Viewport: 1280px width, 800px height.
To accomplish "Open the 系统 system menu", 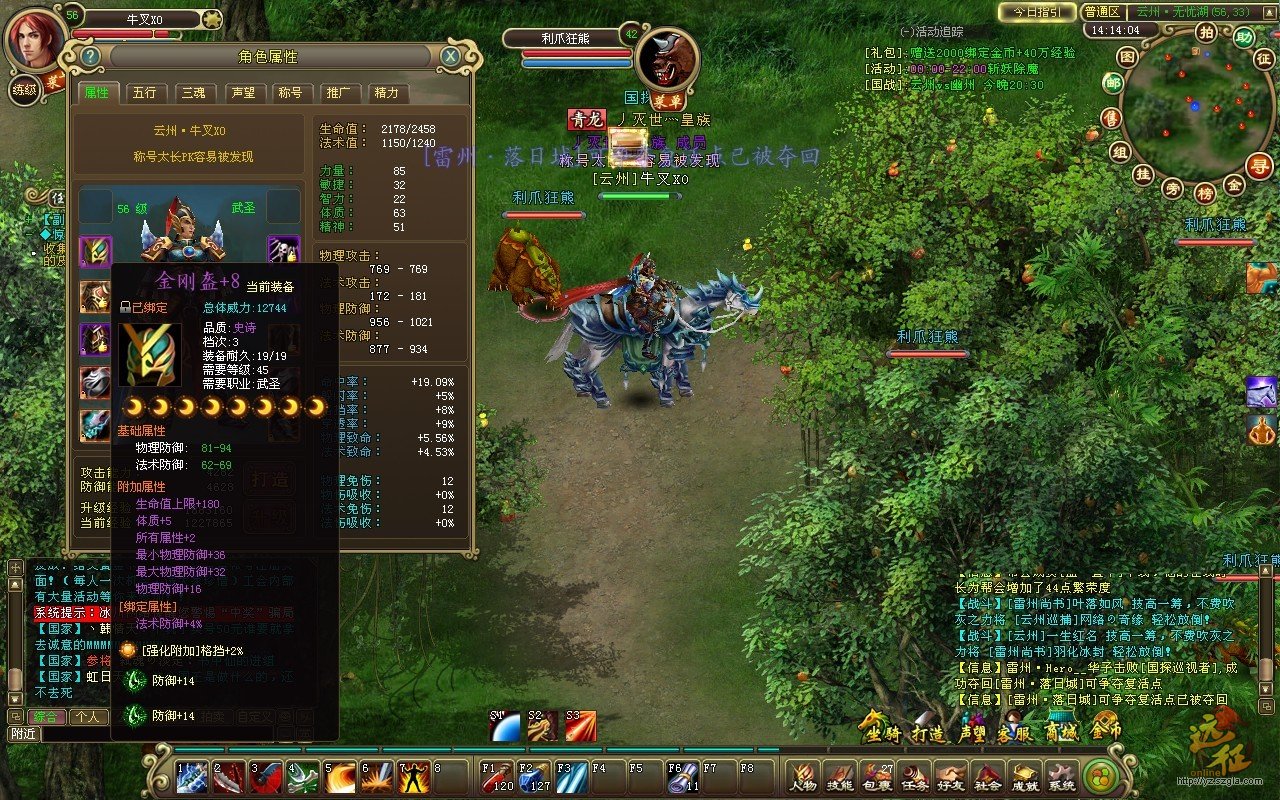I will [x=1061, y=777].
